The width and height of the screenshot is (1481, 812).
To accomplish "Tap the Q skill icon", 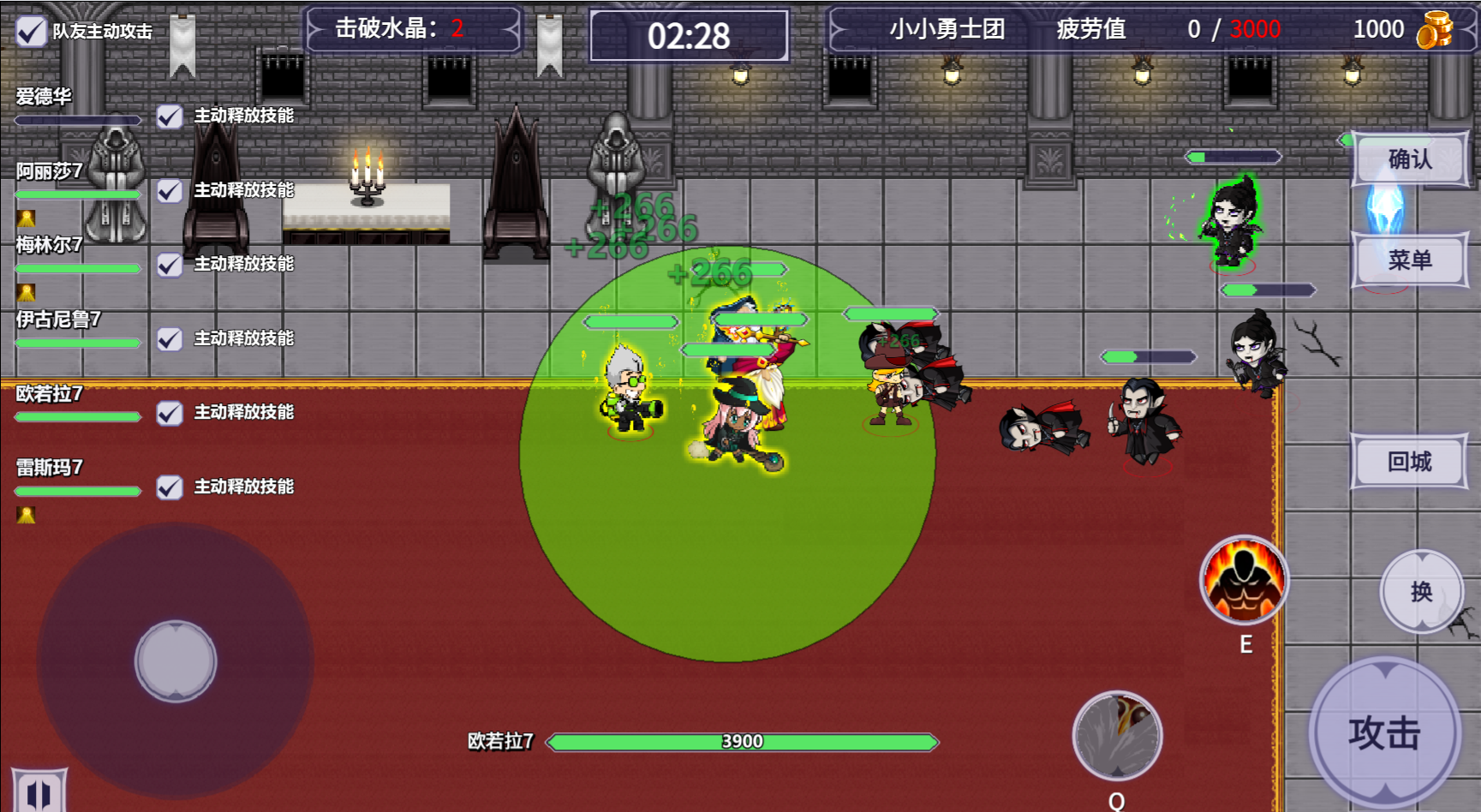I will click(x=1116, y=736).
